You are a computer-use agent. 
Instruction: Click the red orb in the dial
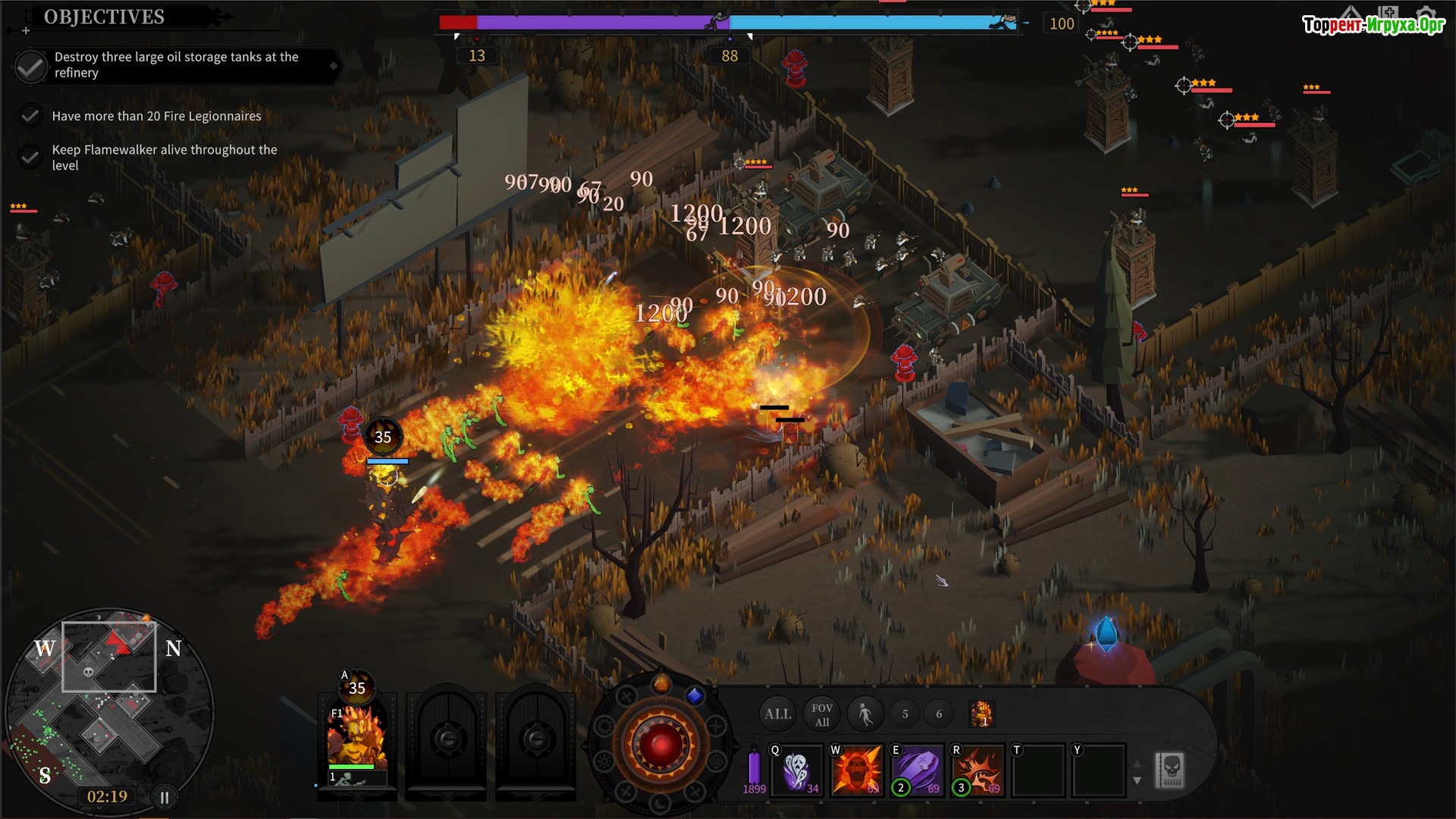coord(661,744)
